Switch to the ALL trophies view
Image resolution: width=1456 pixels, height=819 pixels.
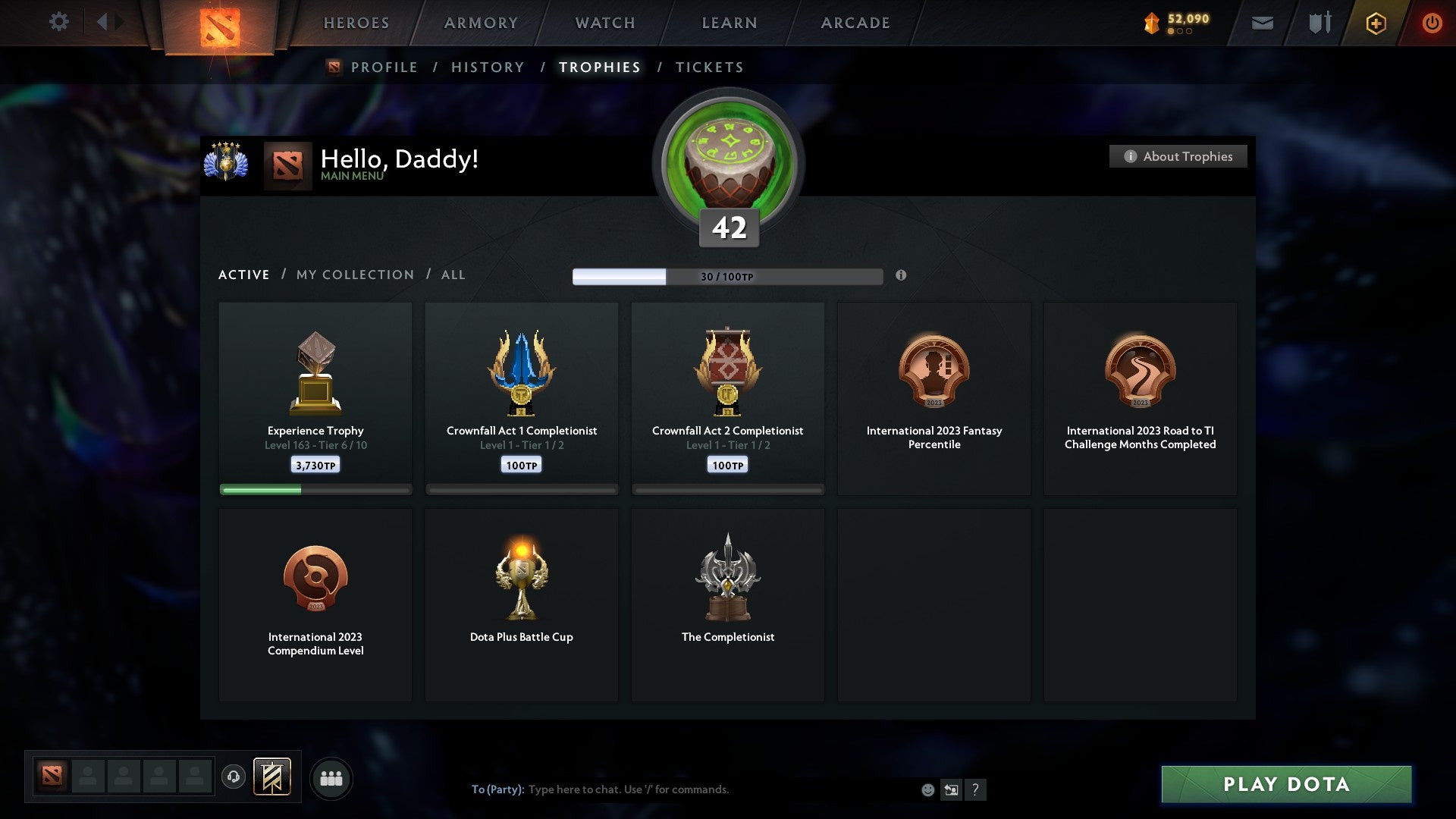click(x=453, y=275)
